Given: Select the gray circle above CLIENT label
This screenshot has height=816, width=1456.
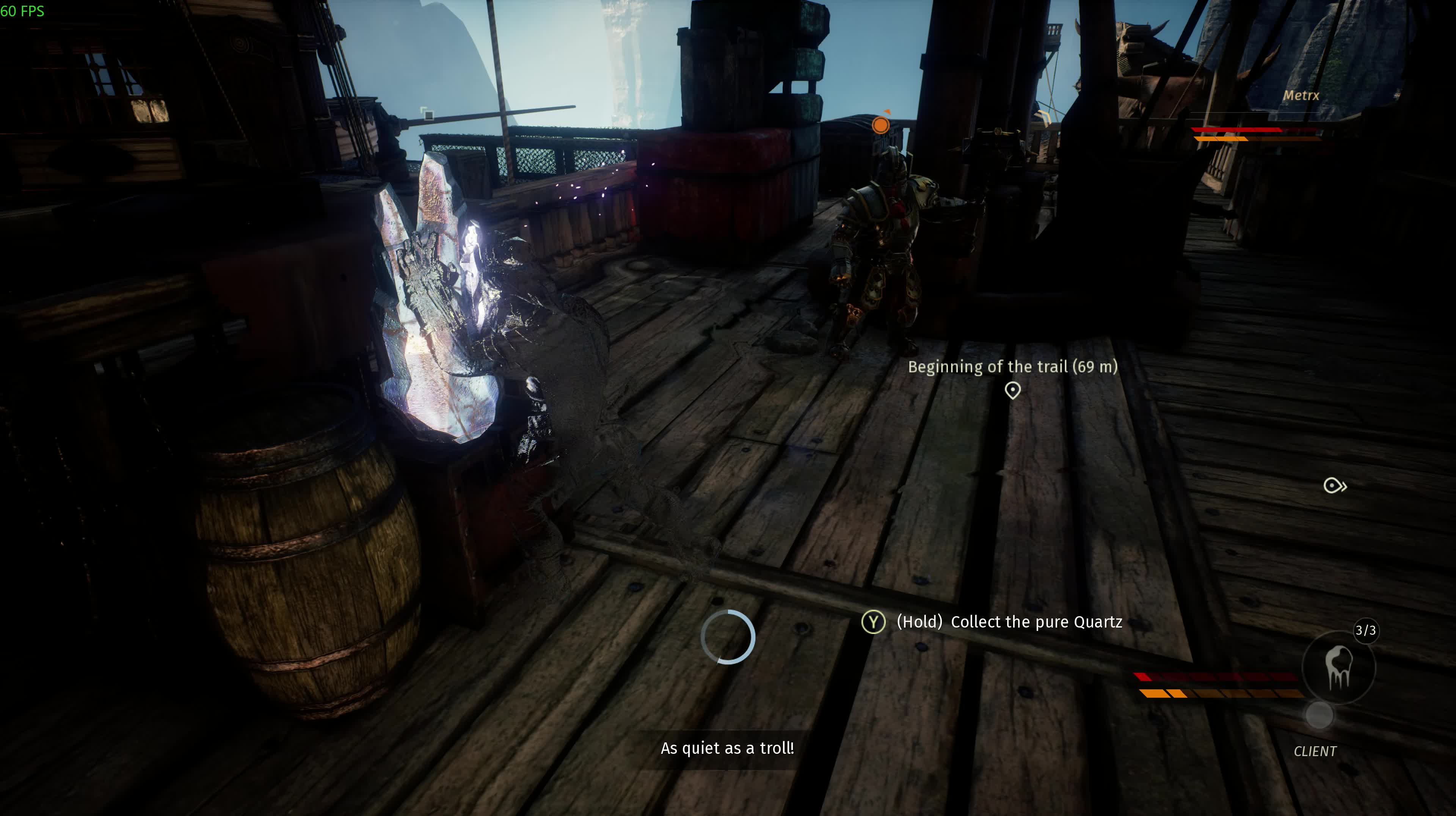Looking at the screenshot, I should (x=1319, y=715).
